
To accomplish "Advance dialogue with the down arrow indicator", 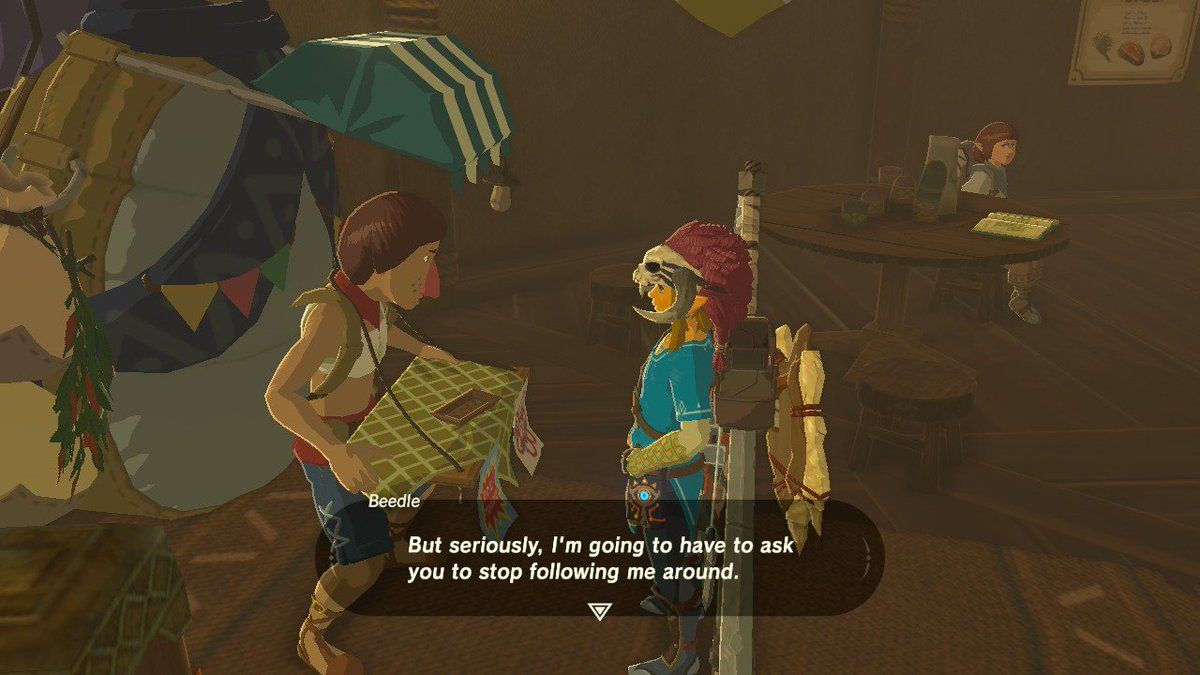I will [599, 610].
